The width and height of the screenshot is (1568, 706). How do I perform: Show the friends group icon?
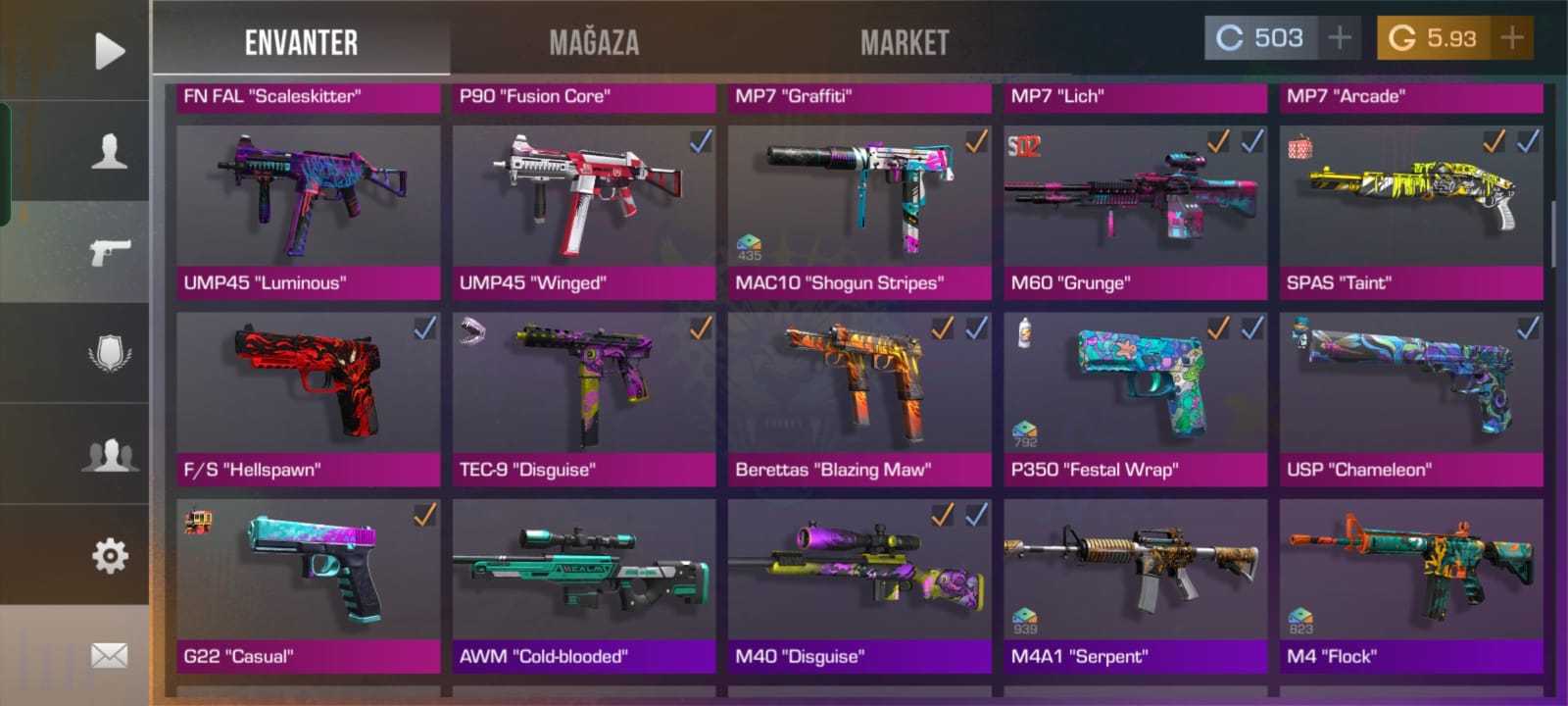[109, 455]
